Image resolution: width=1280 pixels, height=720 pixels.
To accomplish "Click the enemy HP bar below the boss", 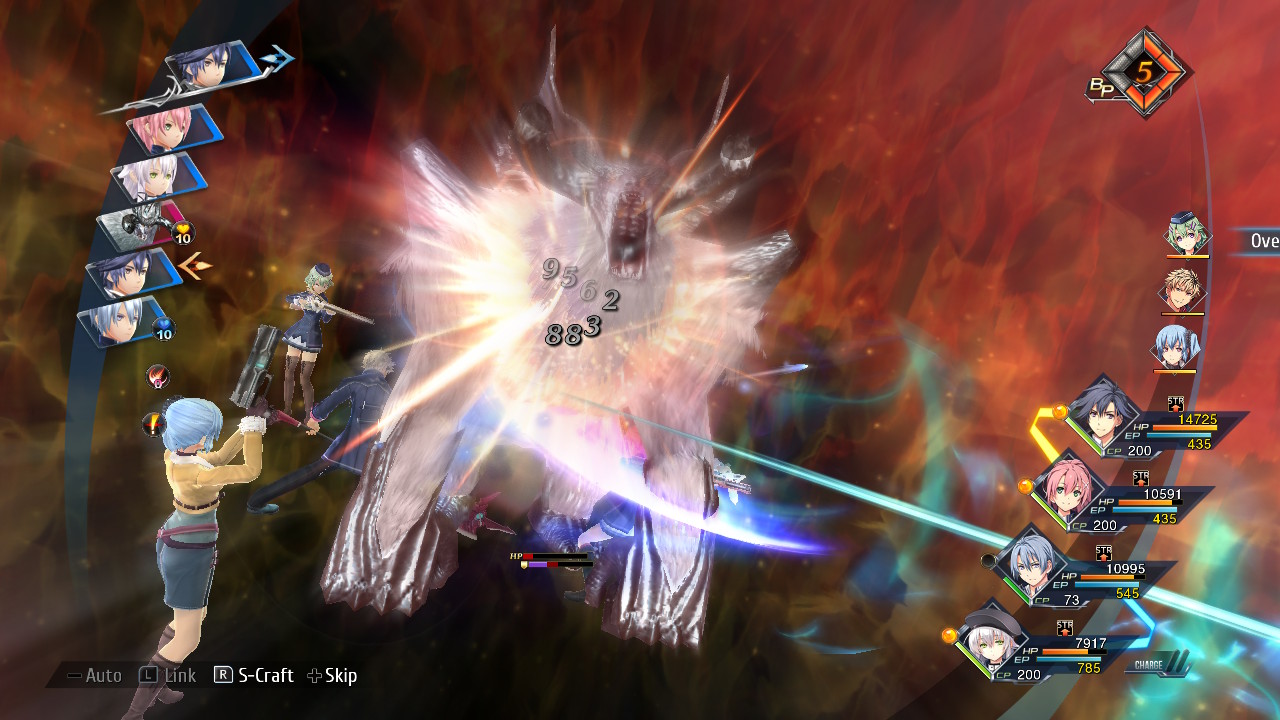I will click(x=550, y=555).
